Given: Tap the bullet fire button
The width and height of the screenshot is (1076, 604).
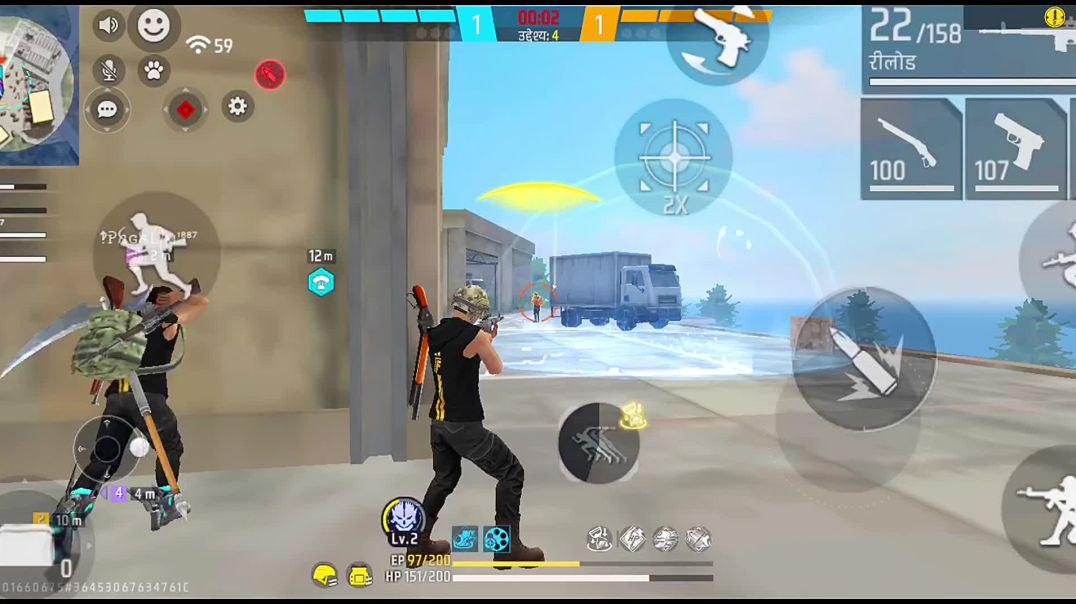Looking at the screenshot, I should 864,359.
